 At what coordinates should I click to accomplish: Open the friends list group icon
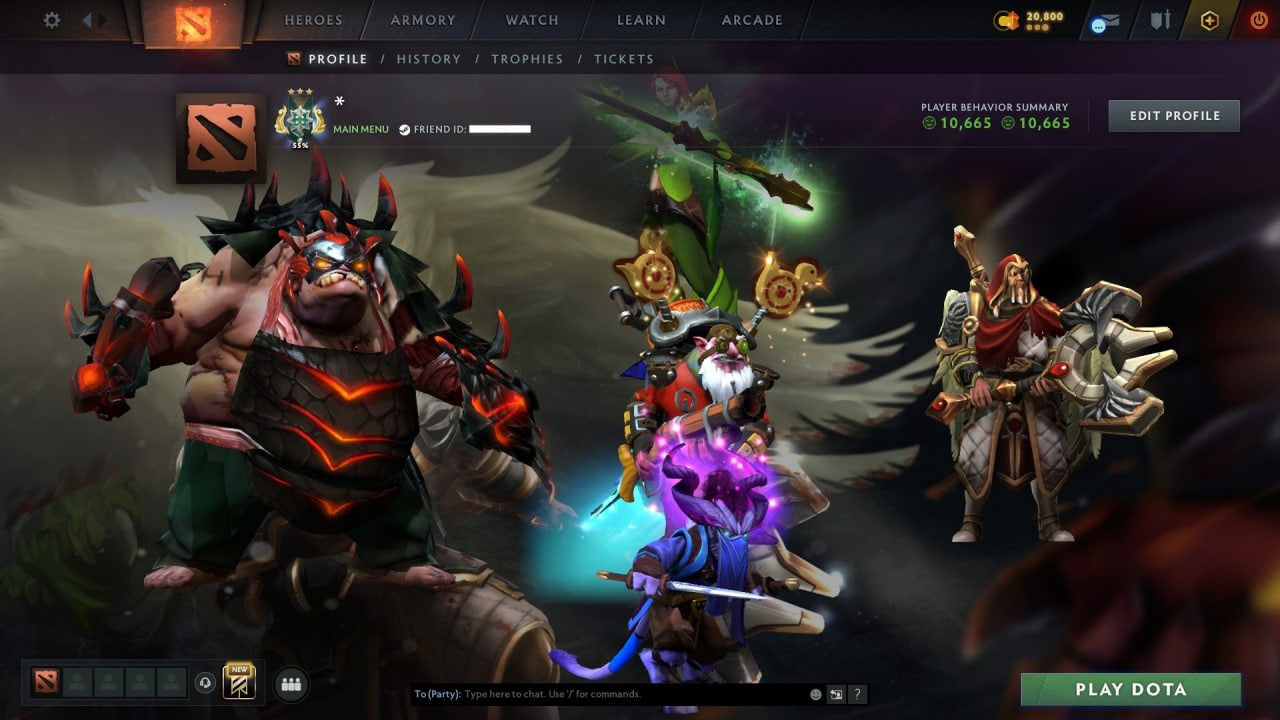(x=289, y=683)
